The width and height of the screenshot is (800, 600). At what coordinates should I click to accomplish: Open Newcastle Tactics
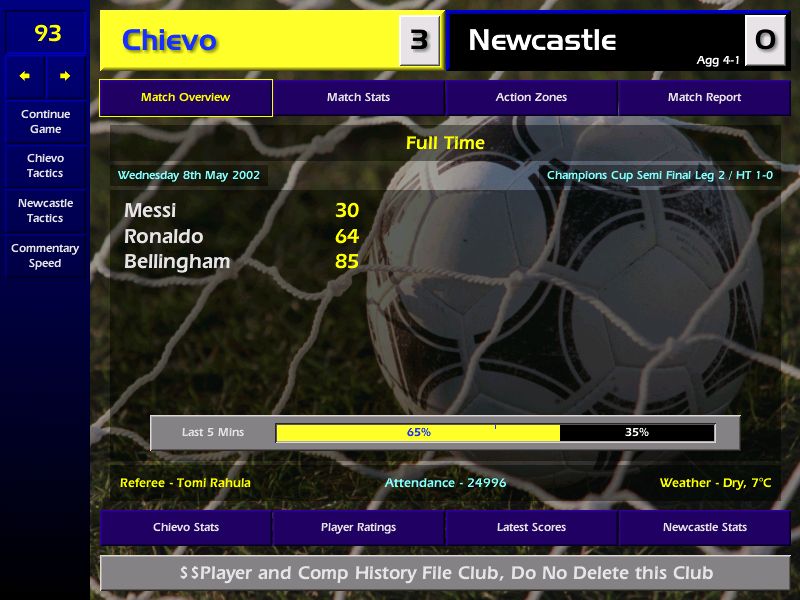click(45, 210)
